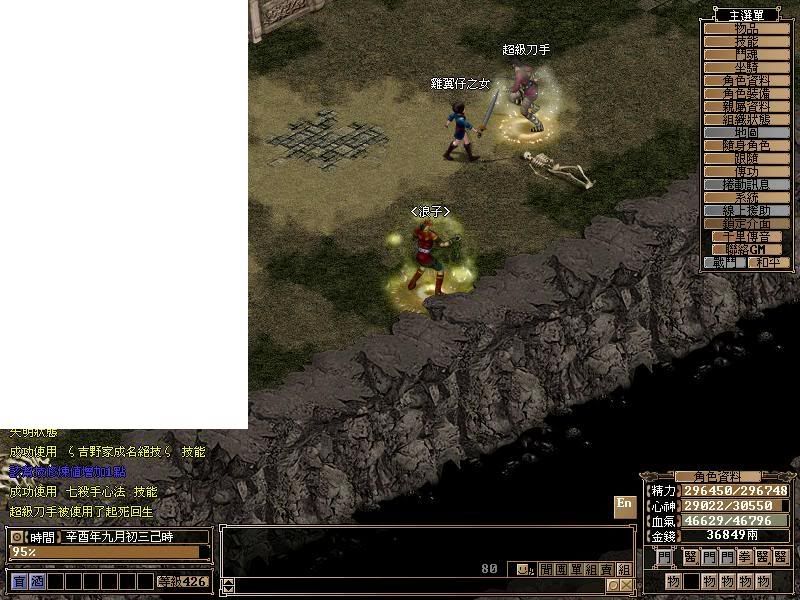Click the En input language indicator
The width and height of the screenshot is (800, 600).
624,505
